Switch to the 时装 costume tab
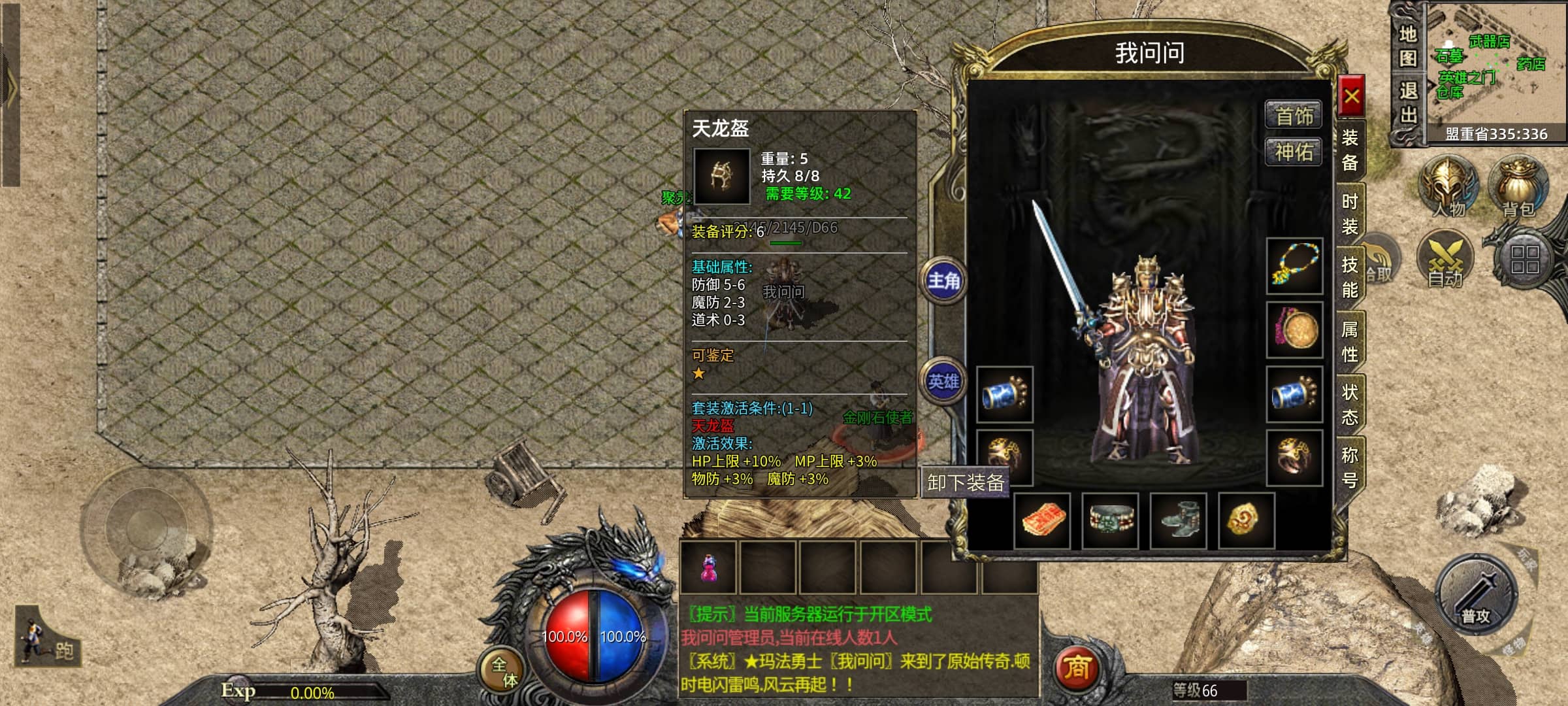Image resolution: width=1568 pixels, height=706 pixels. [1350, 214]
